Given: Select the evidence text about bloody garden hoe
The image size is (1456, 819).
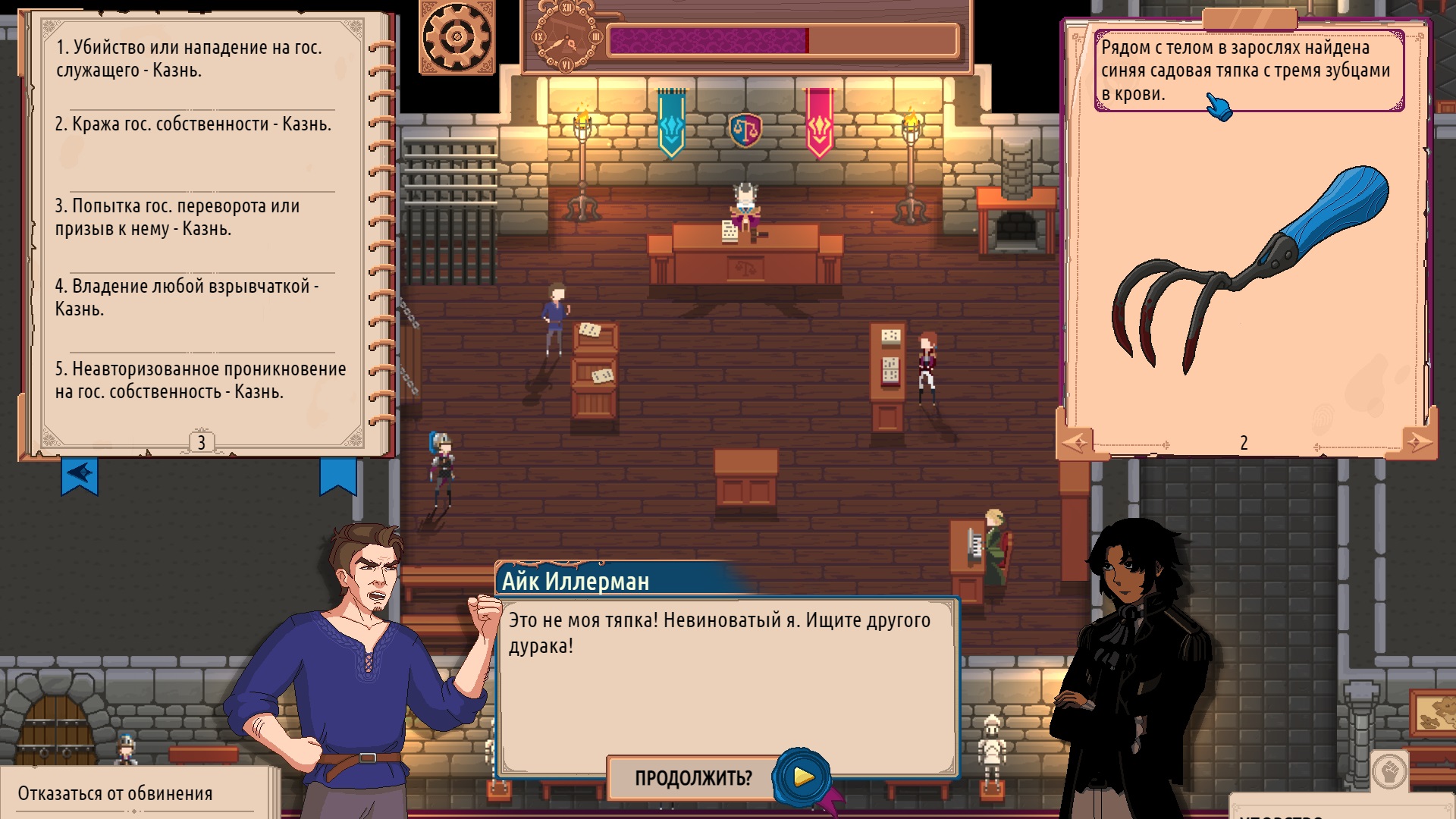Looking at the screenshot, I should (x=1247, y=71).
